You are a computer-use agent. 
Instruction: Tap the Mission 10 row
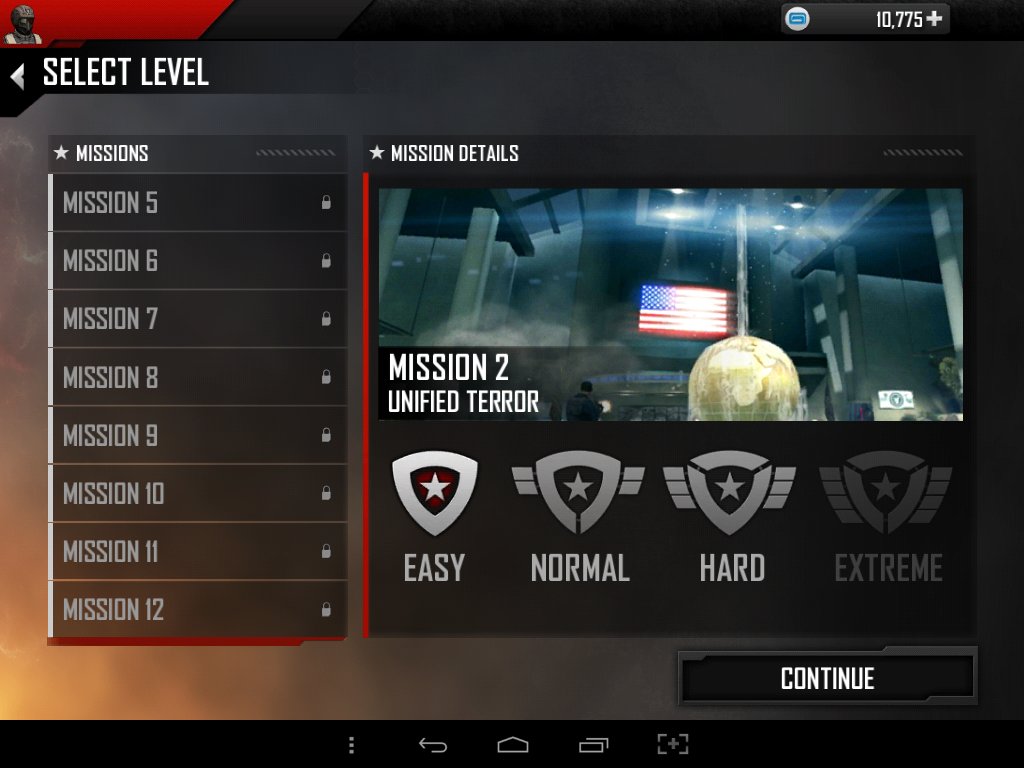click(198, 493)
